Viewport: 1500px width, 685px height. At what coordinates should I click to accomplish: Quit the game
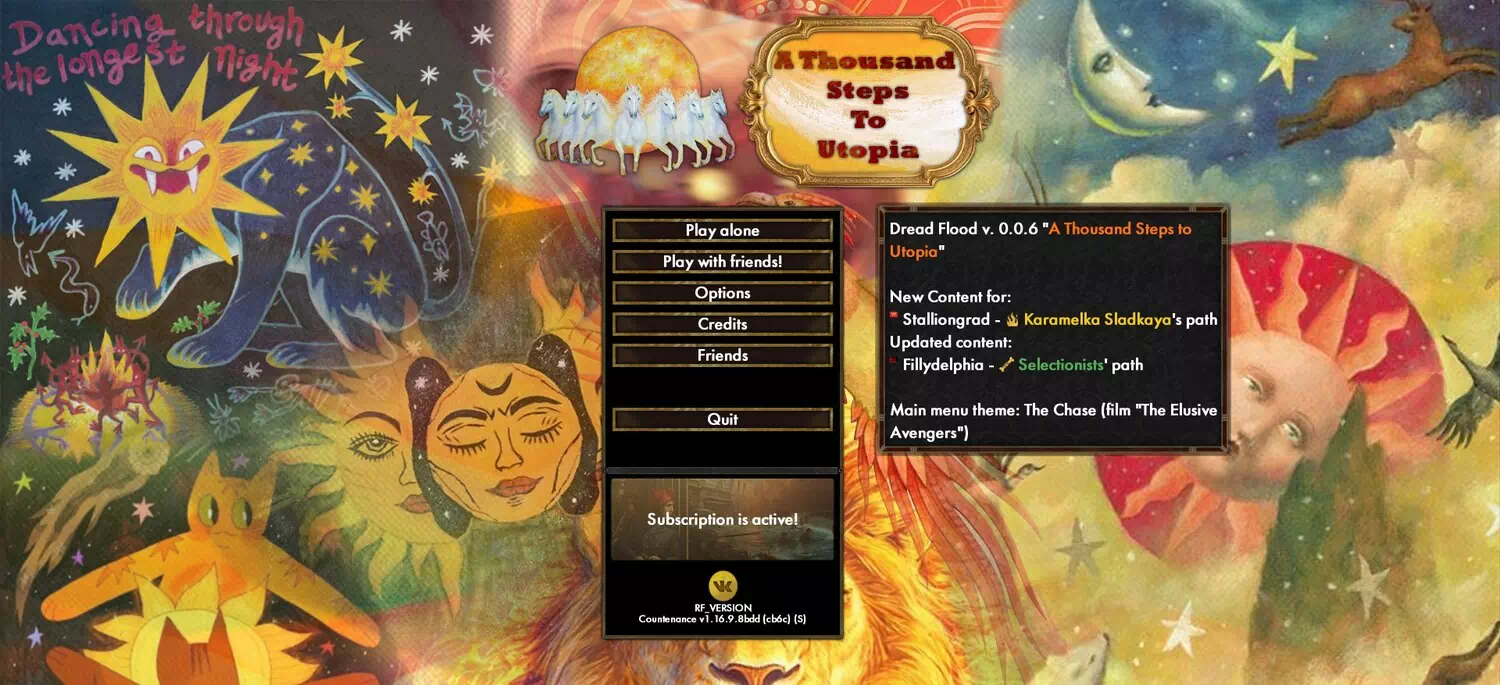click(722, 419)
